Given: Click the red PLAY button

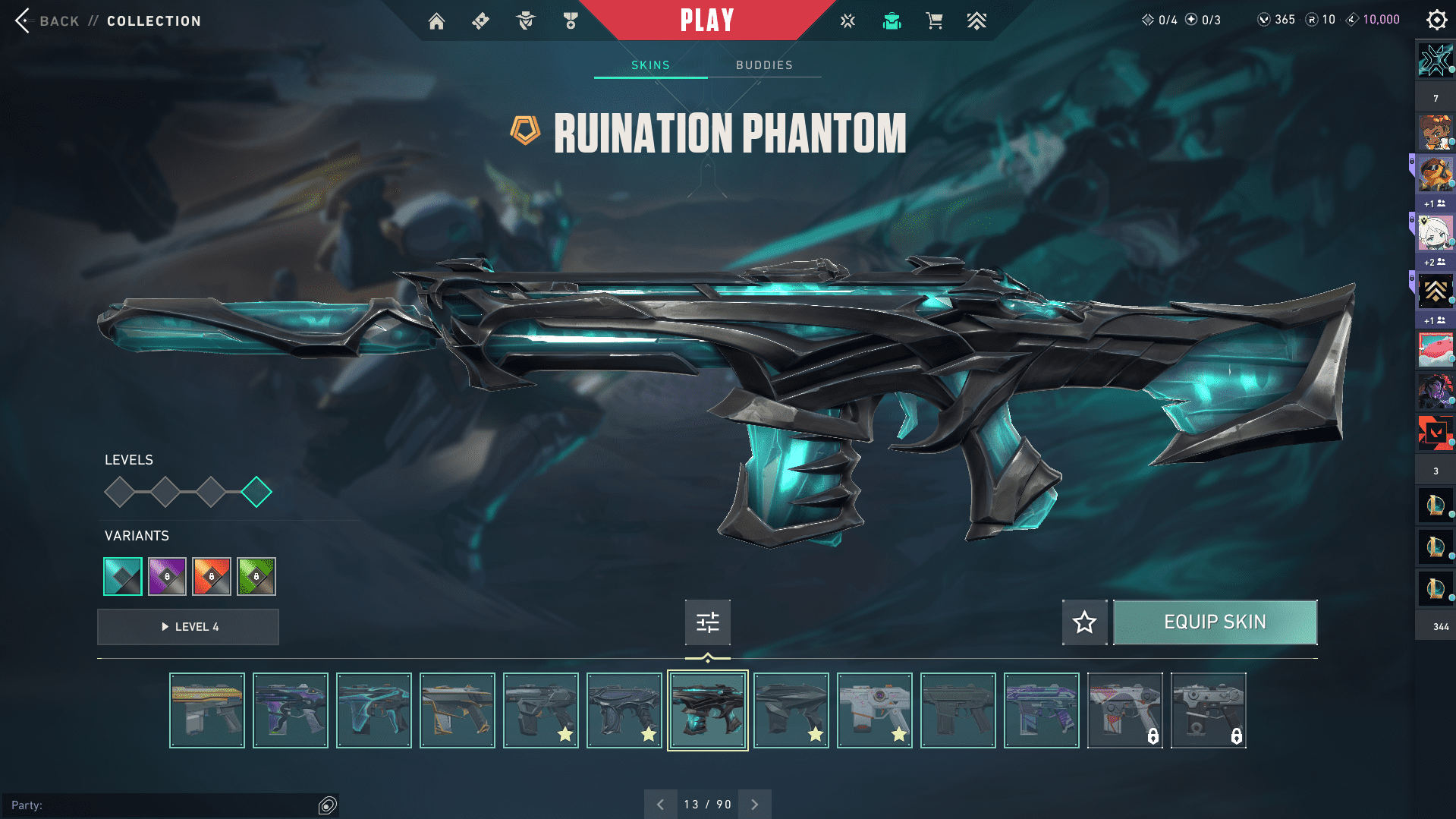Looking at the screenshot, I should coord(706,20).
